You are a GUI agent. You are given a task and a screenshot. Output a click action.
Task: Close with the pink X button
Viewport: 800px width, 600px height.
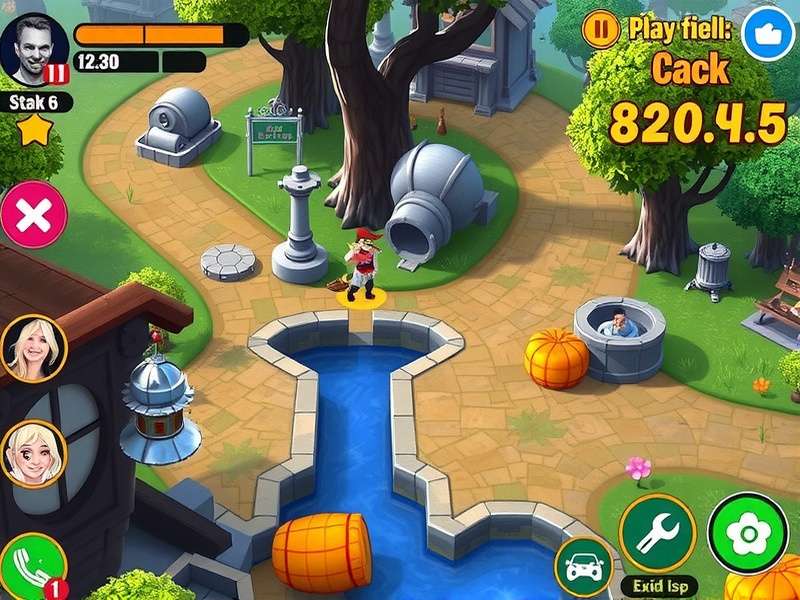35,214
